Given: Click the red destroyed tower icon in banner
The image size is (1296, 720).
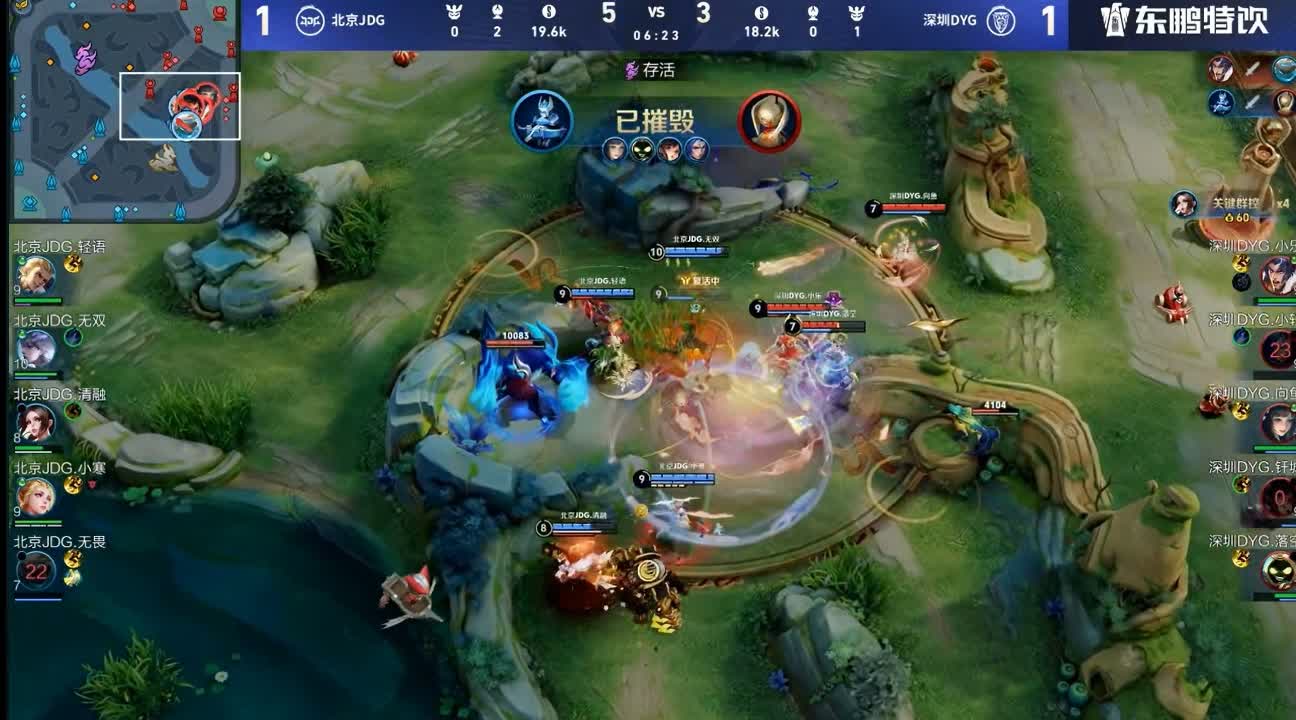Looking at the screenshot, I should [x=769, y=122].
